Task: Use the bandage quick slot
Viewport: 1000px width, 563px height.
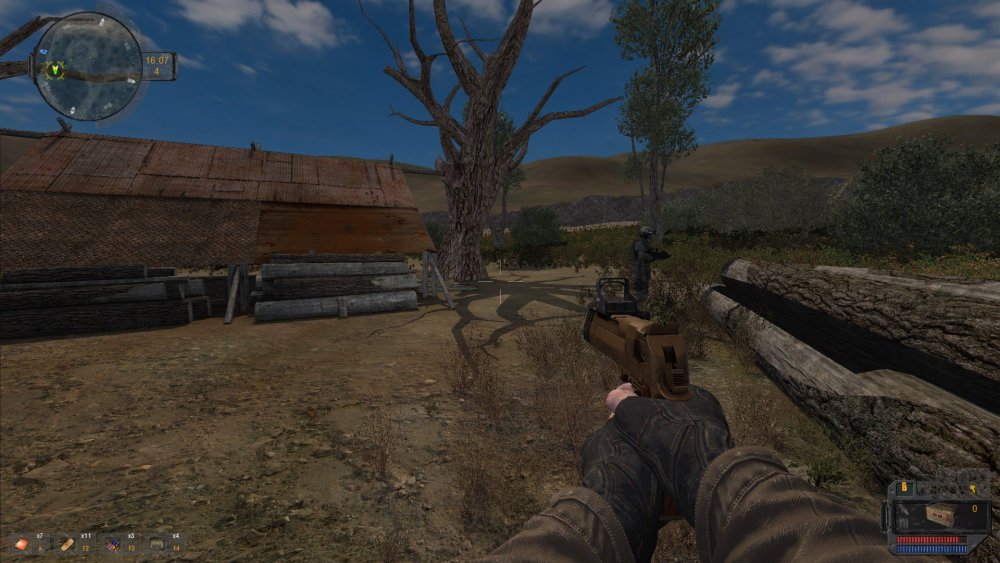Action: [x=66, y=545]
